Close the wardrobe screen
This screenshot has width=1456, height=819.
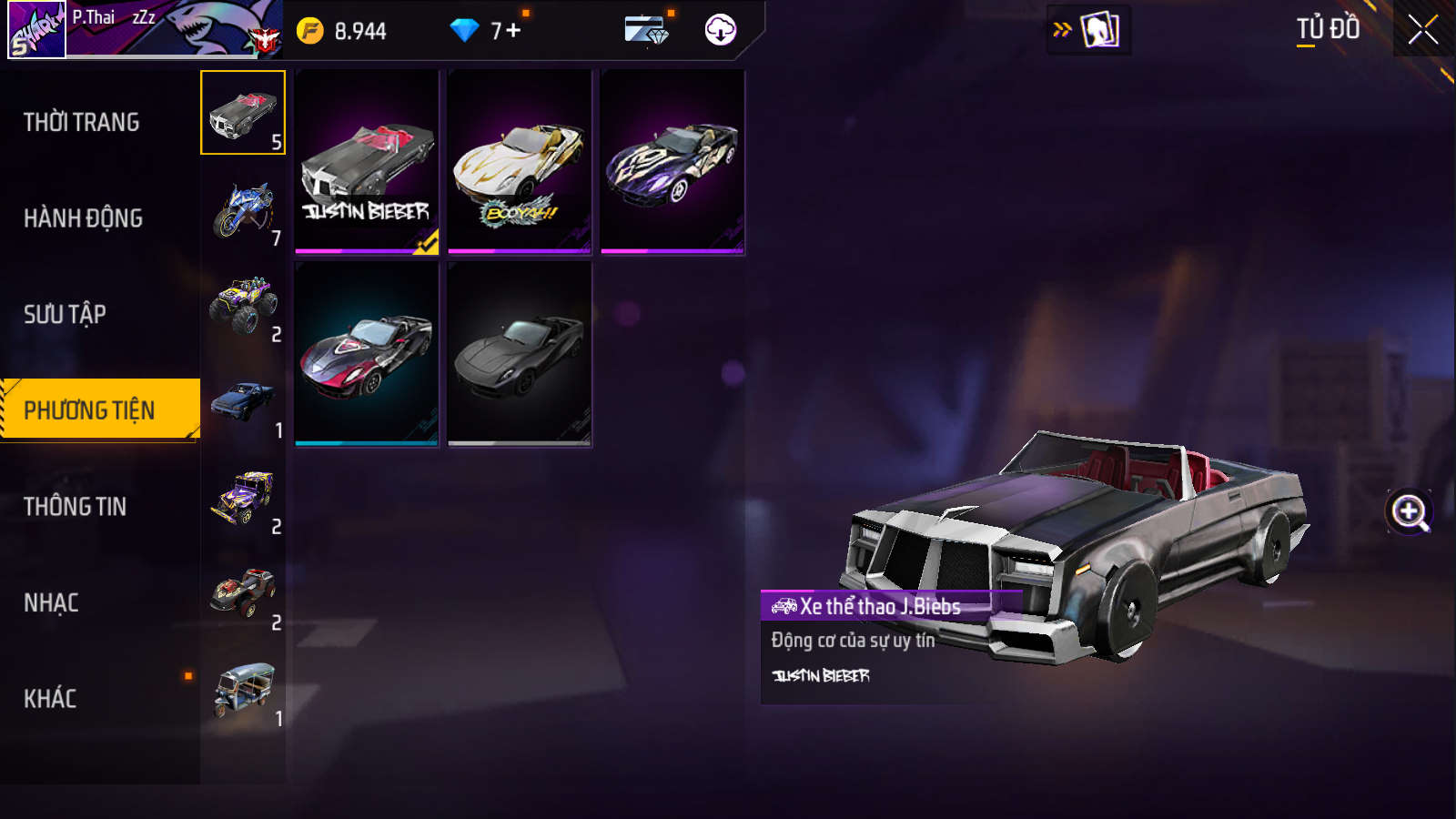click(x=1422, y=29)
